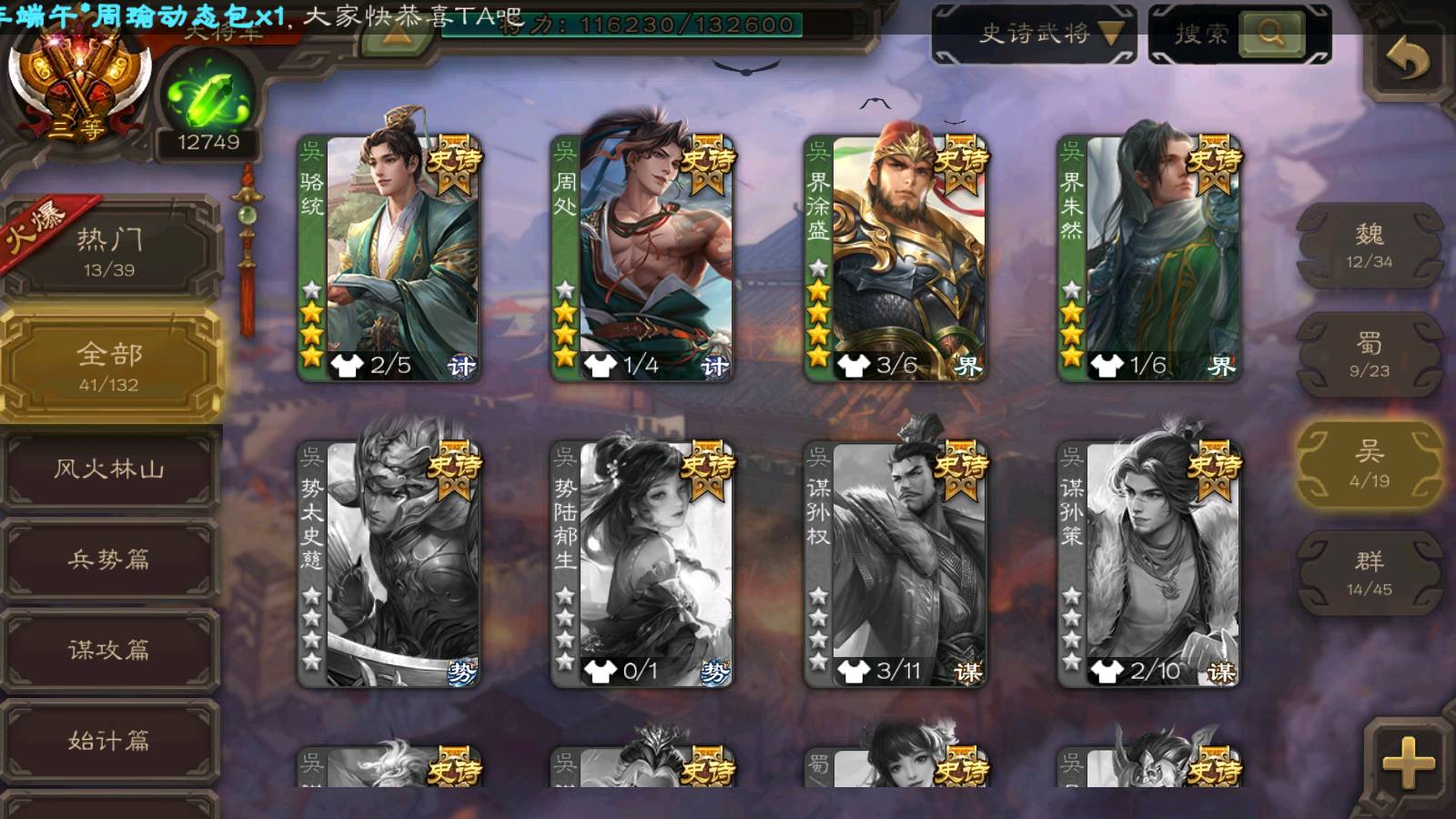Viewport: 1456px width, 819px height.
Task: Pick the 谋孙权 general card
Action: pyautogui.click(x=895, y=562)
